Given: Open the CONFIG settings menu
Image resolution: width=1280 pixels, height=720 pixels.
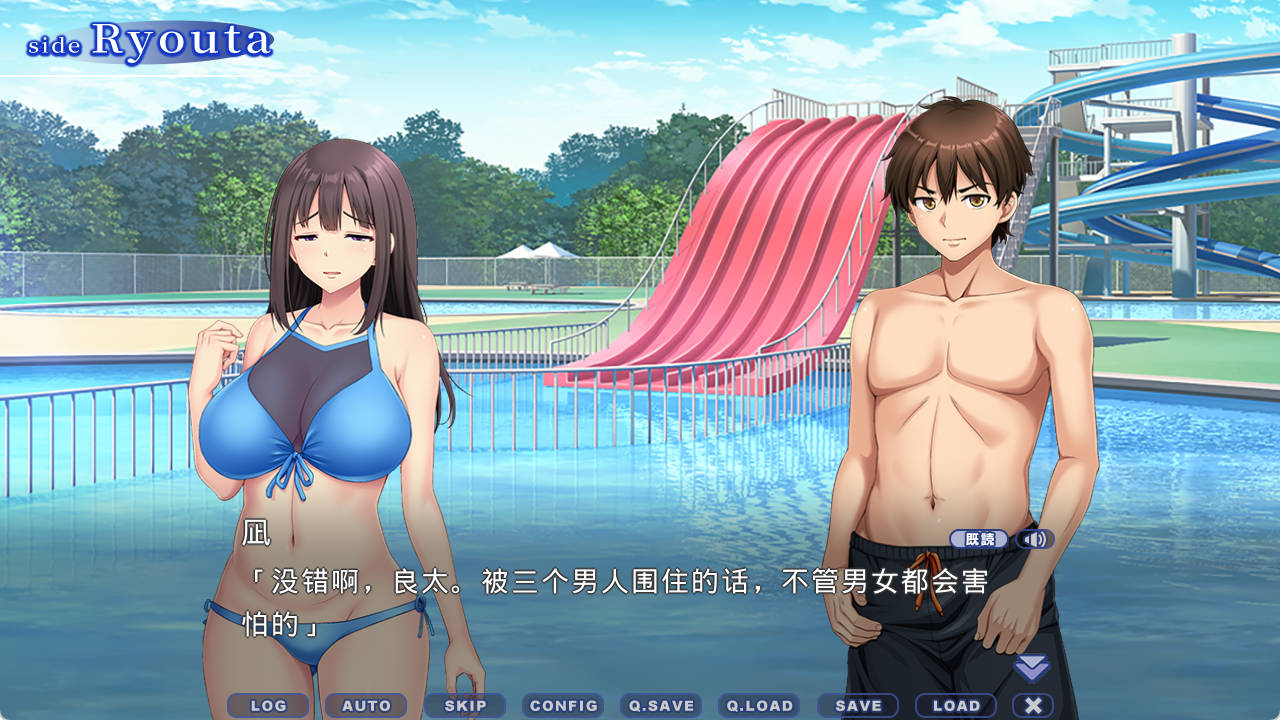Looking at the screenshot, I should point(563,705).
